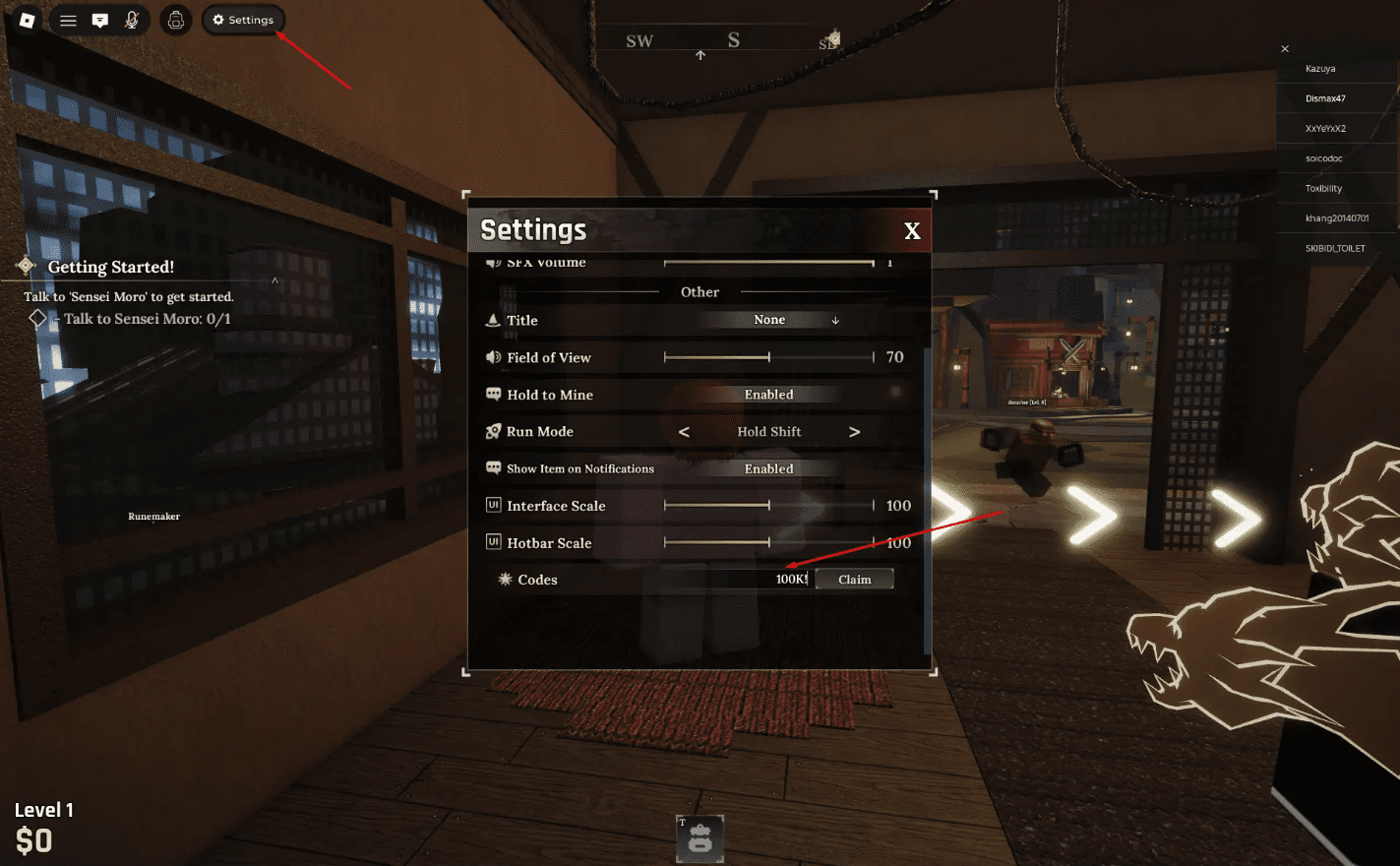The height and width of the screenshot is (866, 1400).
Task: Collapse the Getting Started quest tracker
Action: [x=275, y=279]
